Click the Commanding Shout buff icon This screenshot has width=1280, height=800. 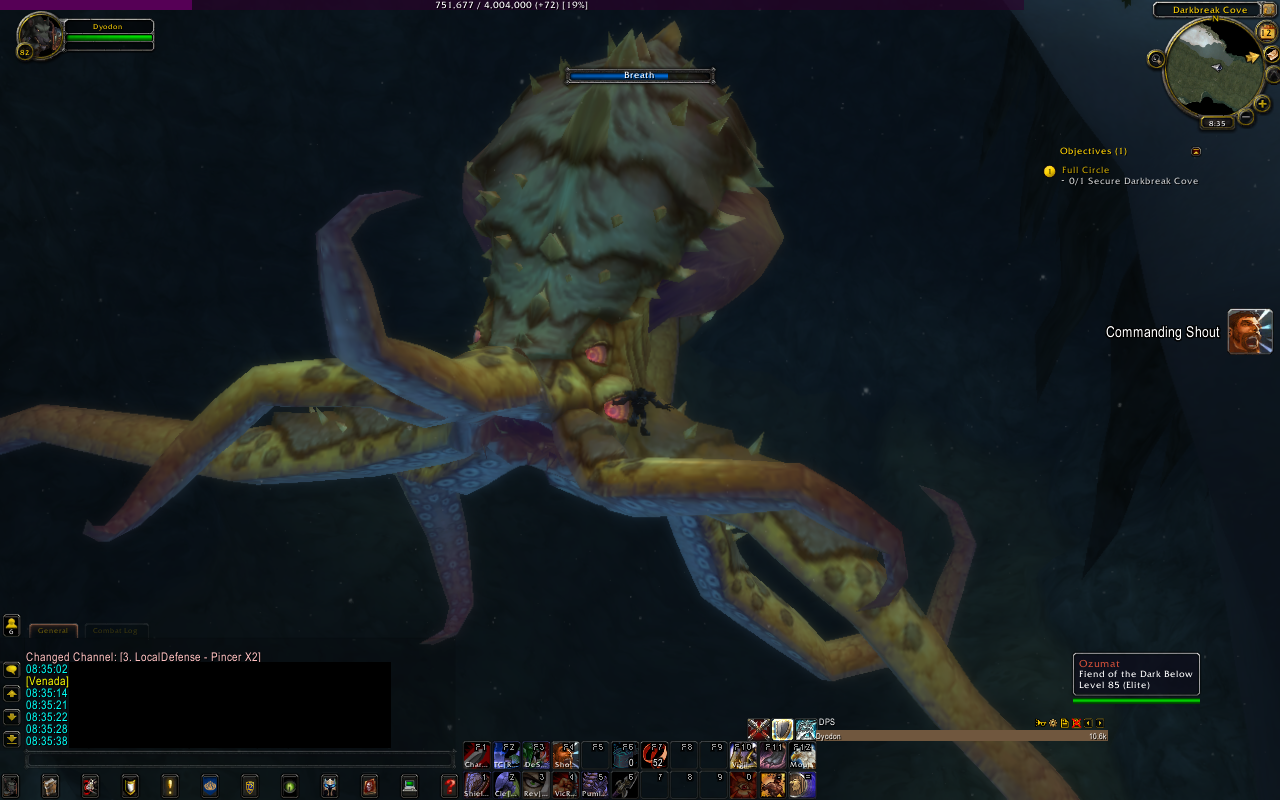pos(1250,332)
